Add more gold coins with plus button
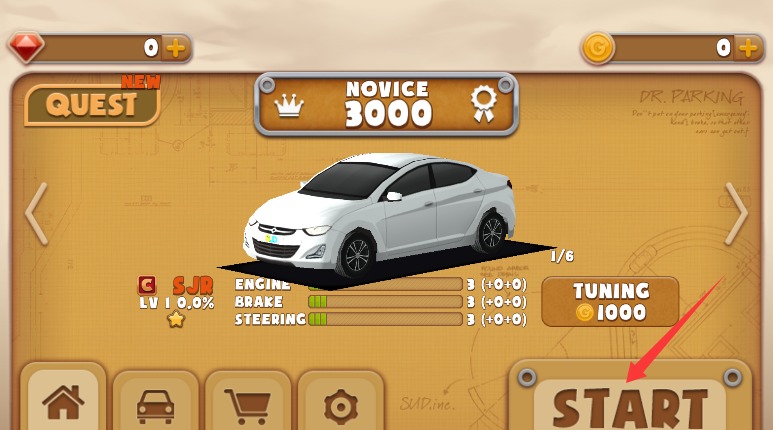The height and width of the screenshot is (430, 773). coord(748,47)
